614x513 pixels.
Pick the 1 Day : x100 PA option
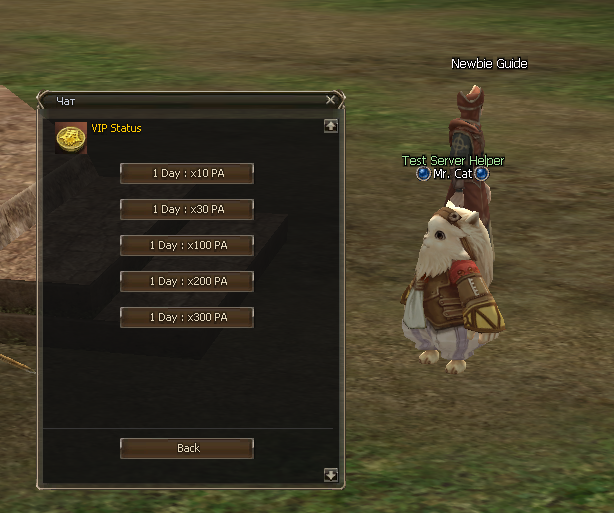pos(187,246)
